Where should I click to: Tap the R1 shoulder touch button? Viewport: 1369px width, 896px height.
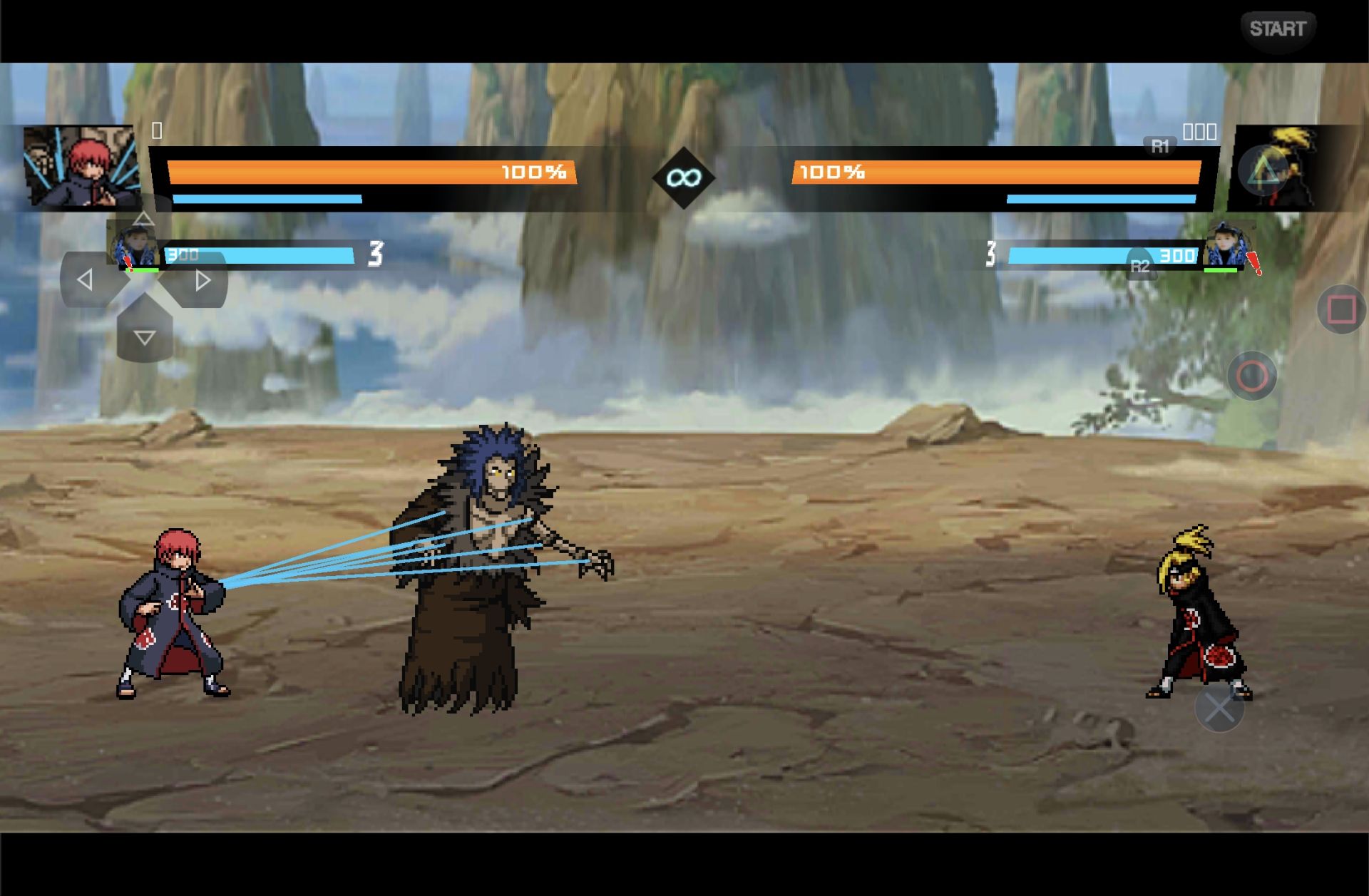tap(1160, 147)
